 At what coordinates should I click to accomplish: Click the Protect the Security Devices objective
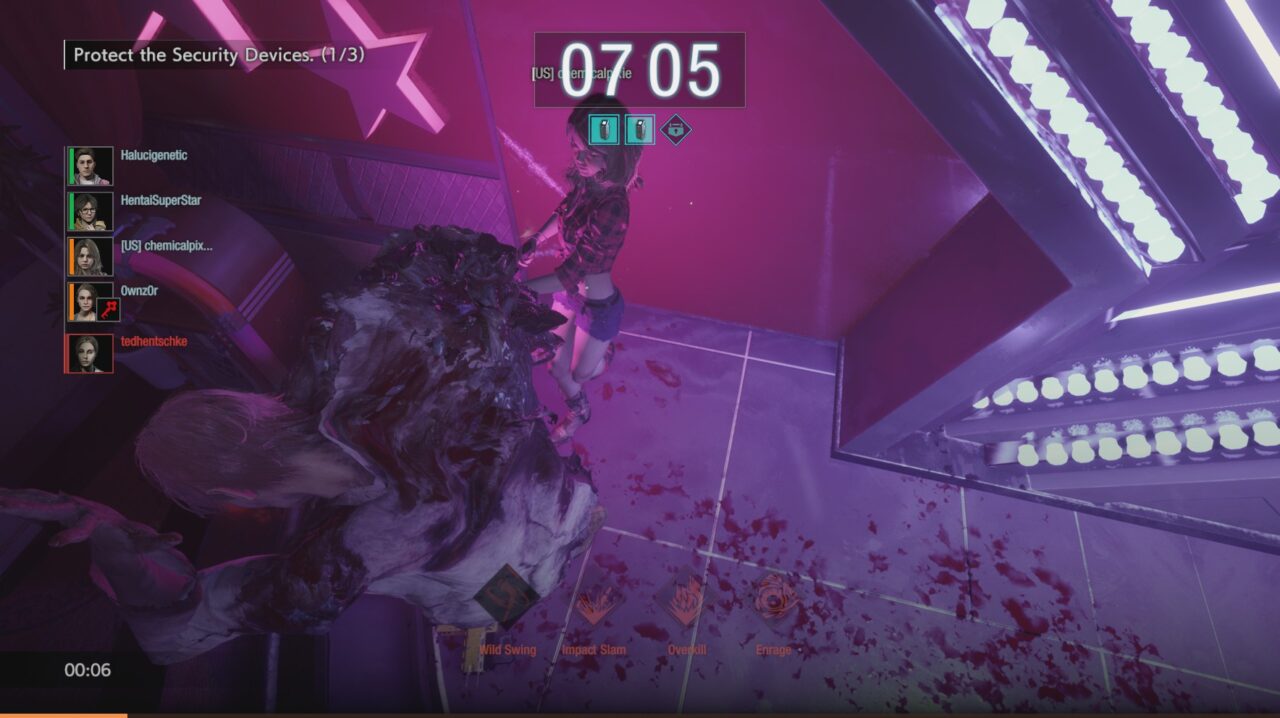(x=219, y=55)
